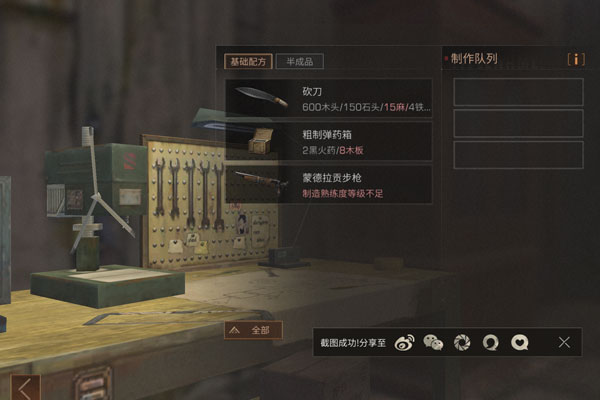Share screenshot via the round Q-shaped icon
600x400 pixels.
[x=490, y=342]
